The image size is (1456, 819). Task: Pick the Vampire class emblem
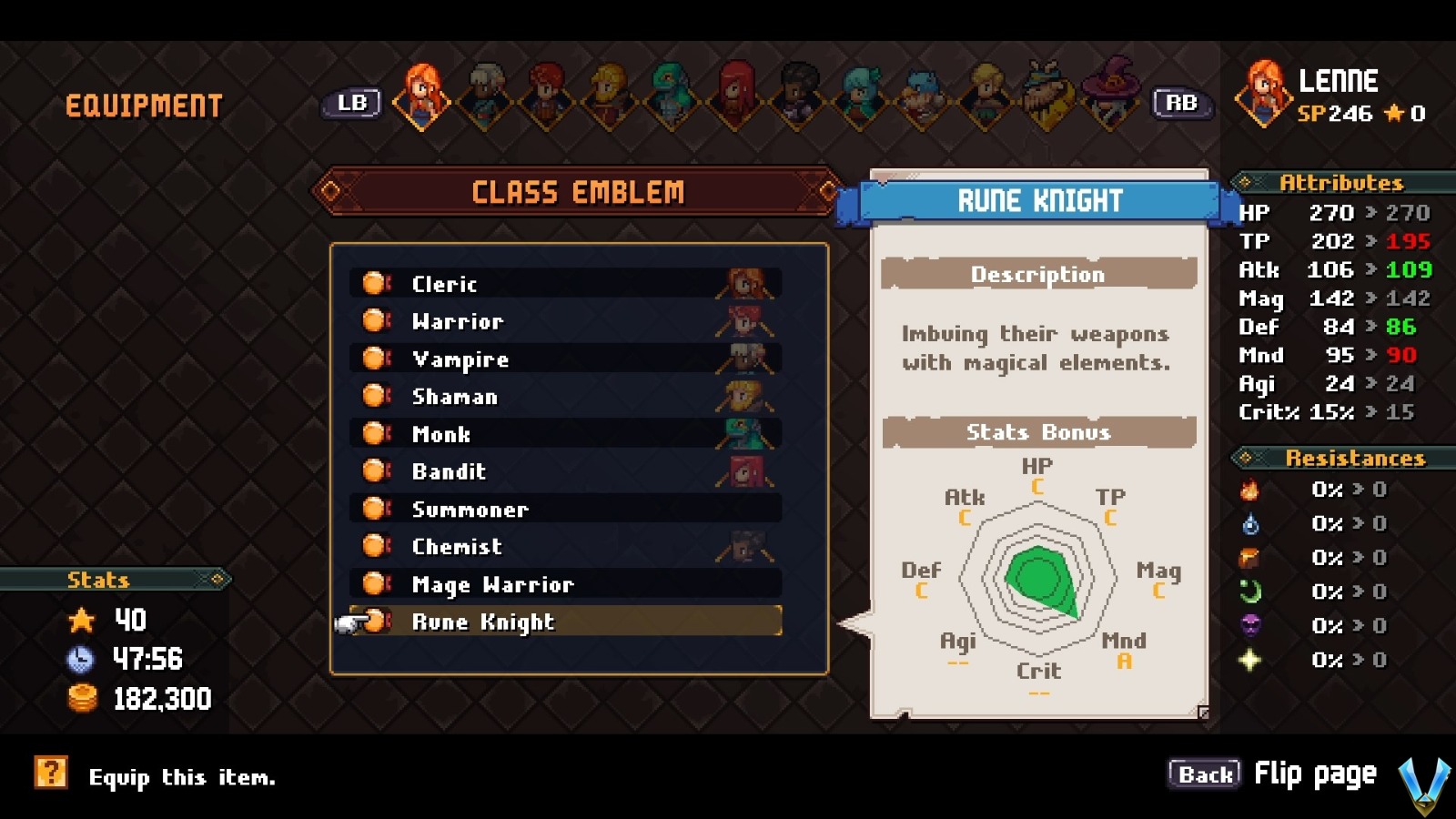[x=564, y=359]
